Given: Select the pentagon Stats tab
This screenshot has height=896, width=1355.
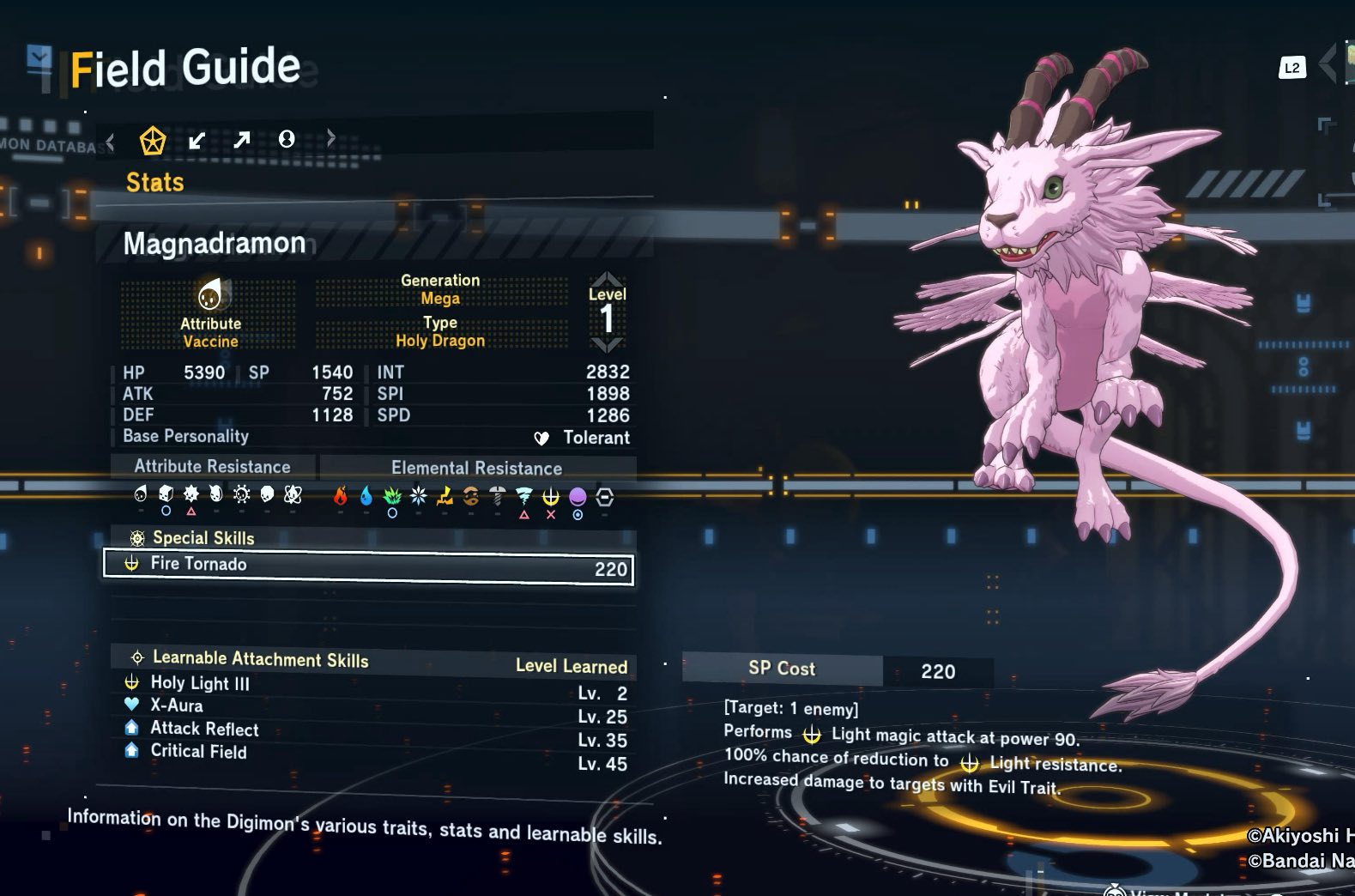Looking at the screenshot, I should pyautogui.click(x=153, y=140).
